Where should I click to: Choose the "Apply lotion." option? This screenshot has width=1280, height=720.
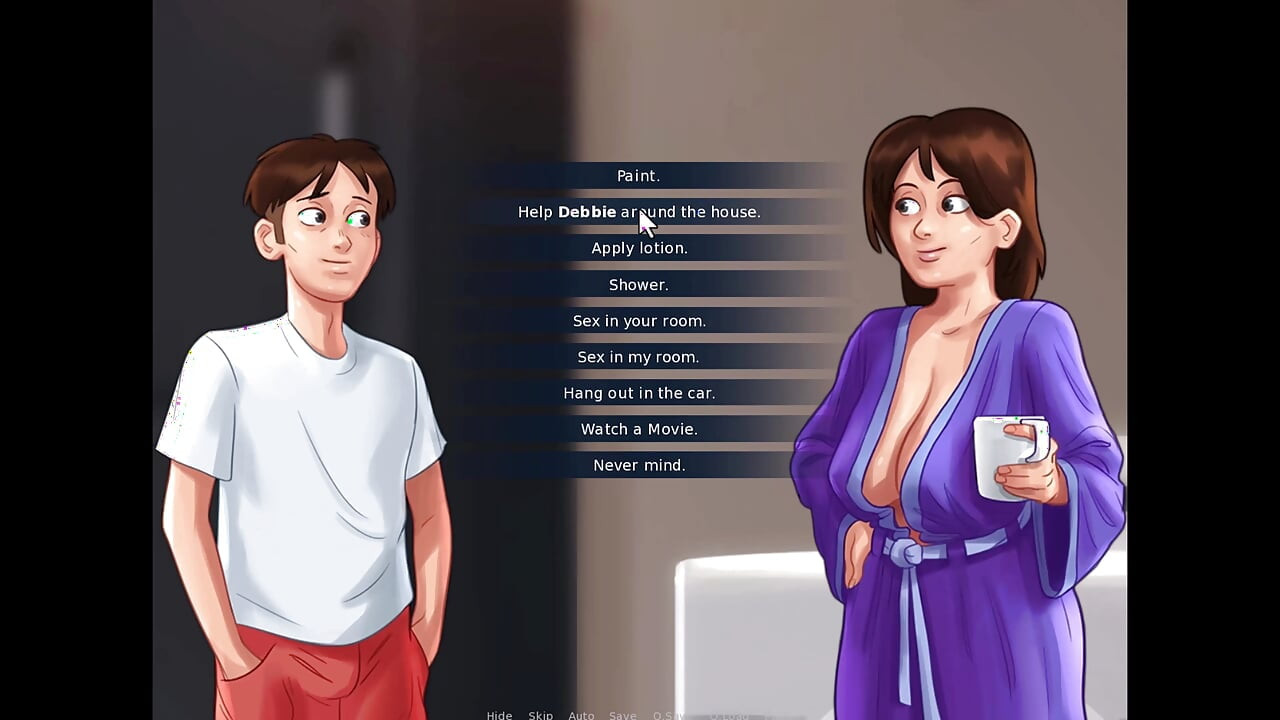click(x=639, y=247)
